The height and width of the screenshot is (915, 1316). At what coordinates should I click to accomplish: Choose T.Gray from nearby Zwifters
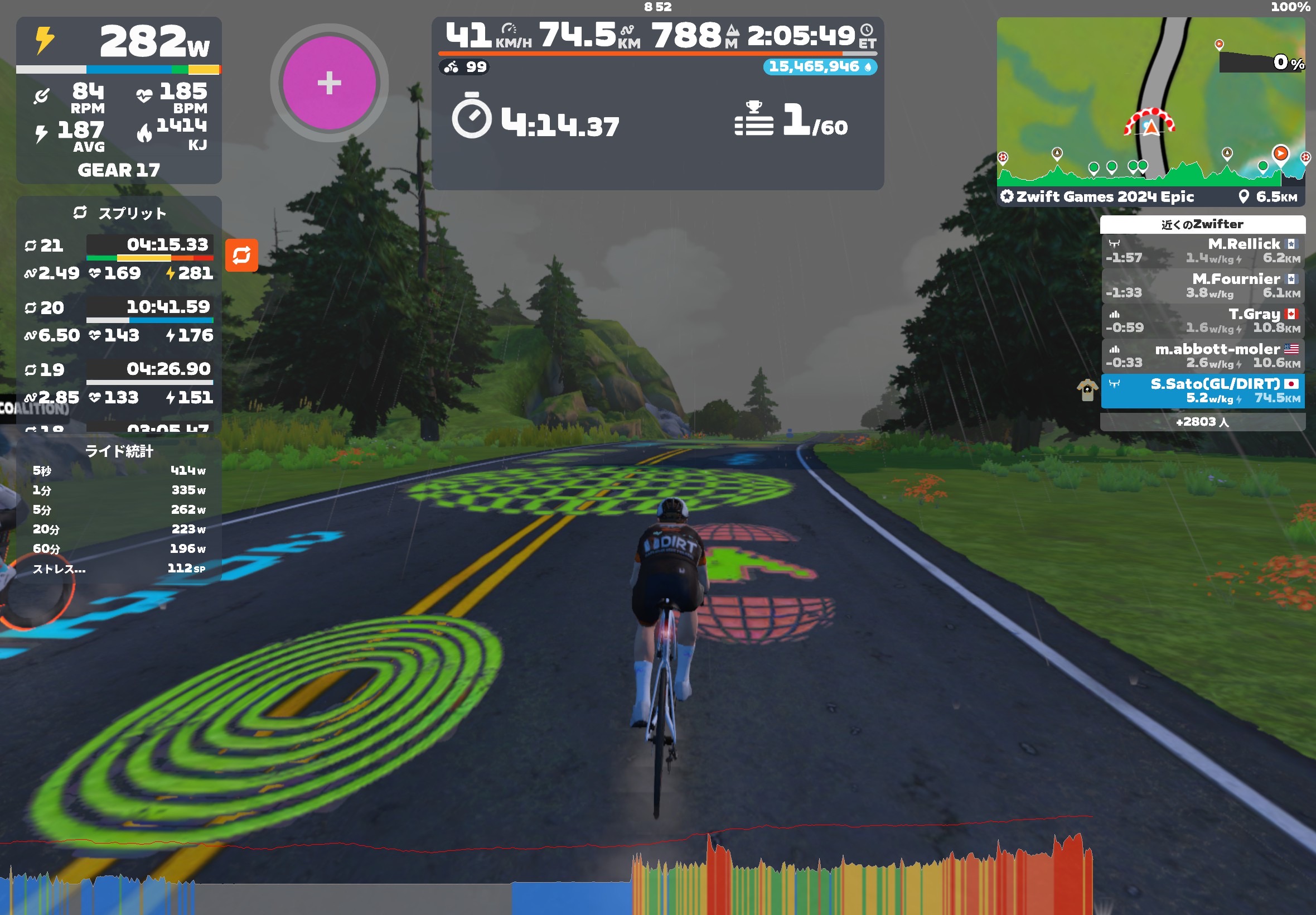[1202, 321]
